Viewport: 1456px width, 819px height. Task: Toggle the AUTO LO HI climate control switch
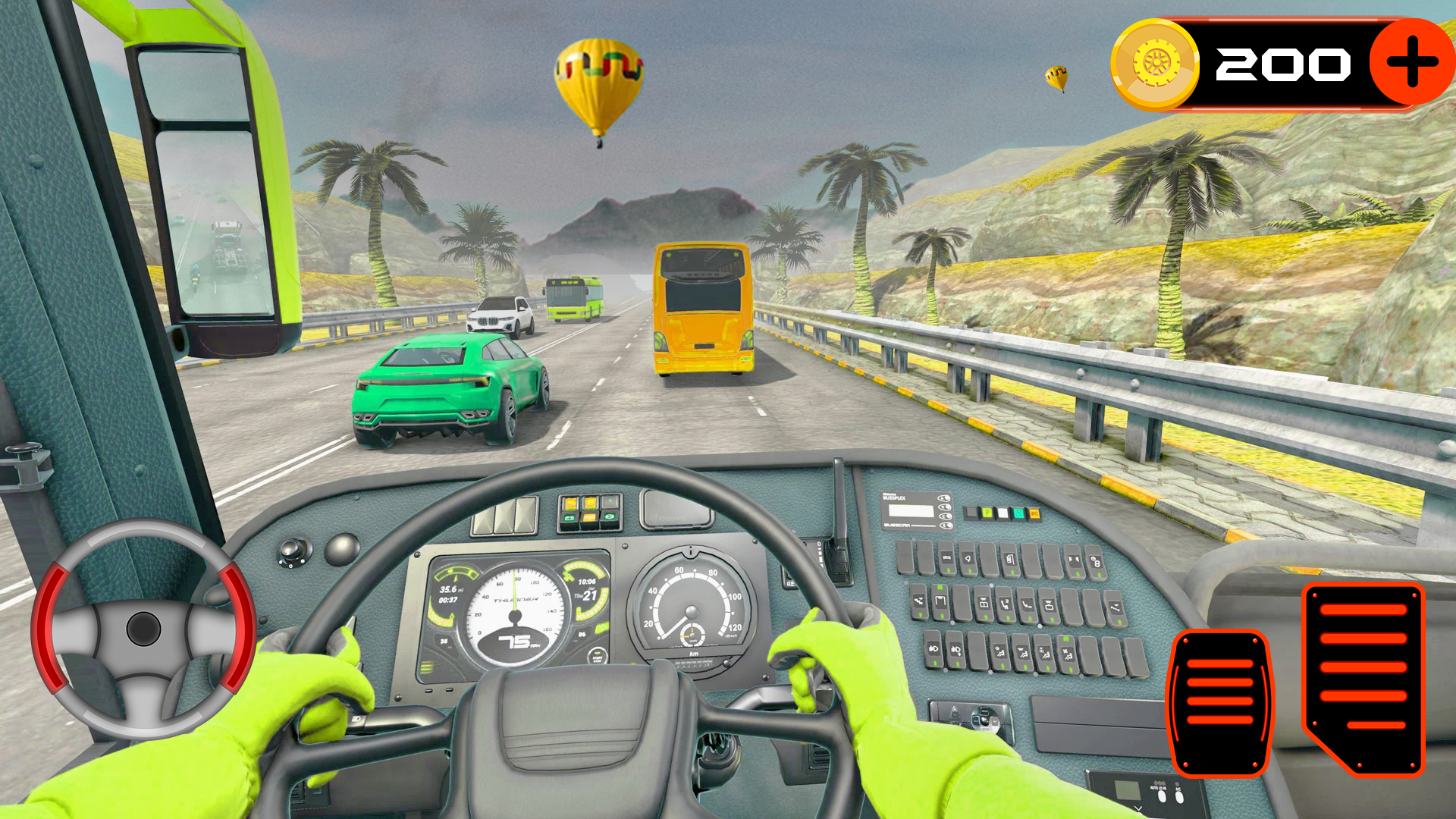[1162, 796]
